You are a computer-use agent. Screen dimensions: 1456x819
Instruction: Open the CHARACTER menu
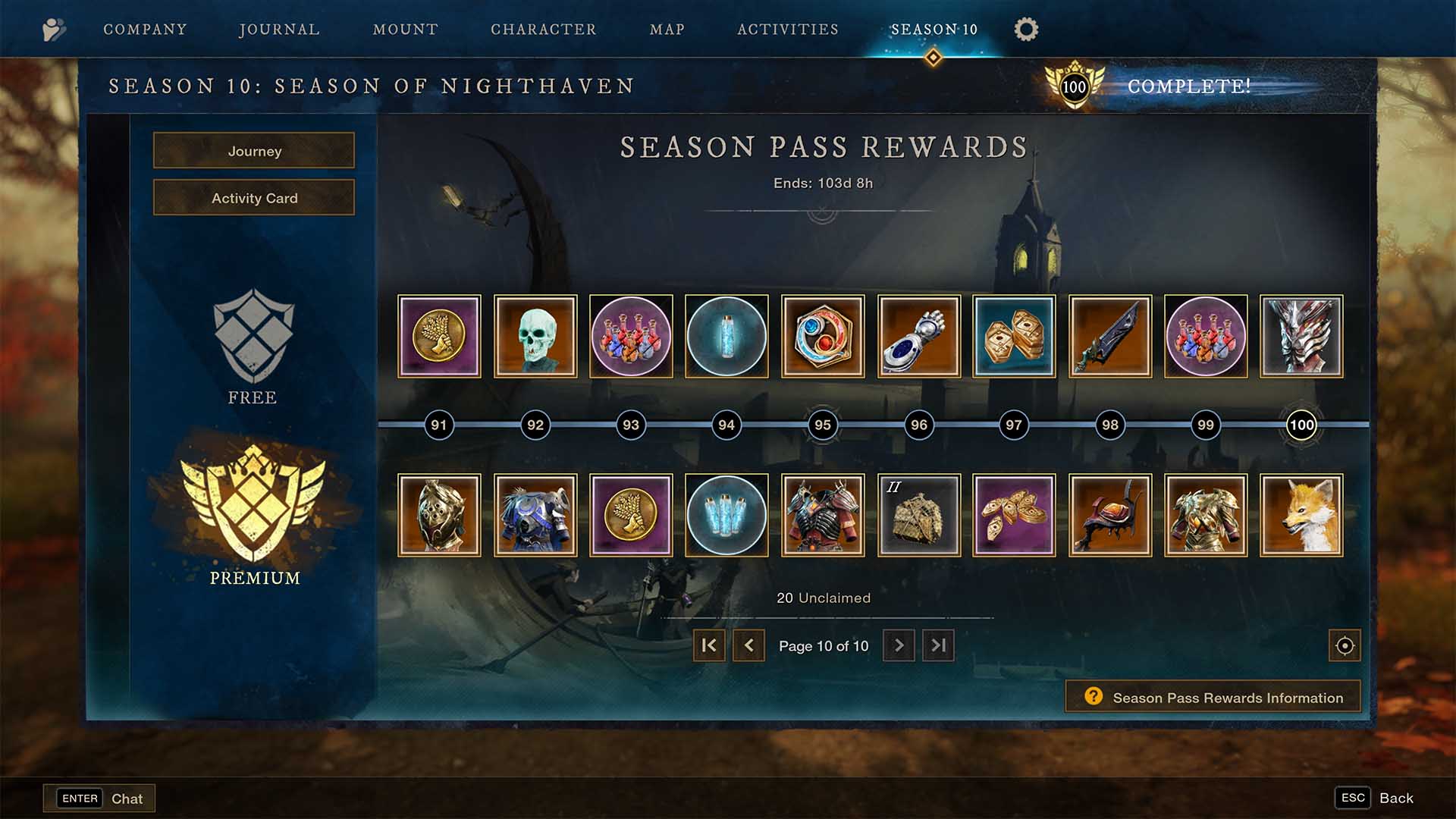tap(543, 29)
